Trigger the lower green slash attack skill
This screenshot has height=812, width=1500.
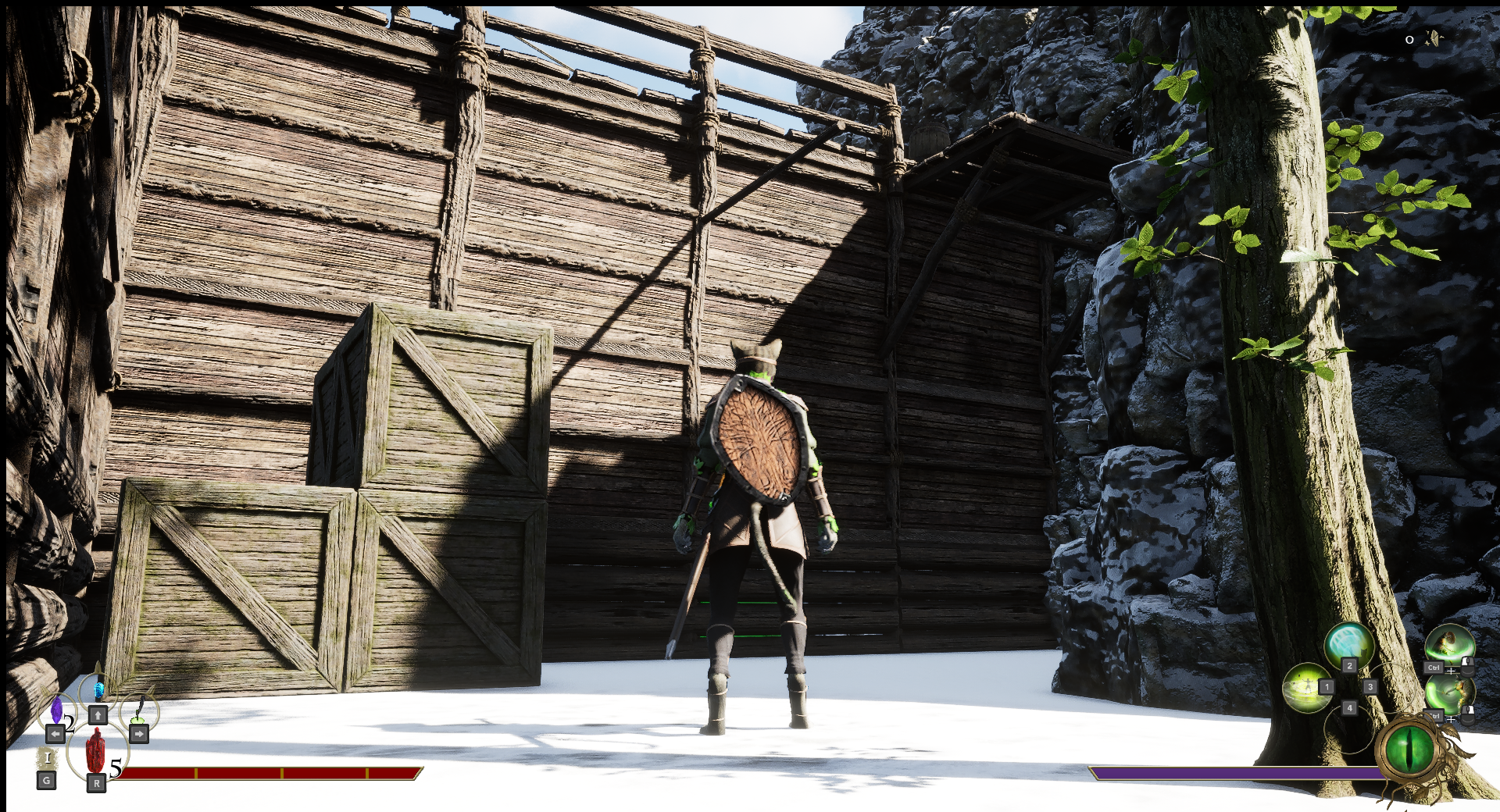1449,693
